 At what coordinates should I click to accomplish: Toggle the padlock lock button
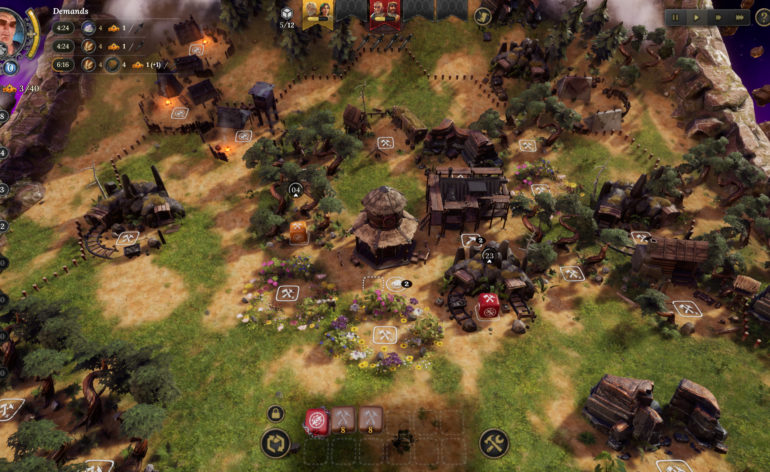coord(275,412)
